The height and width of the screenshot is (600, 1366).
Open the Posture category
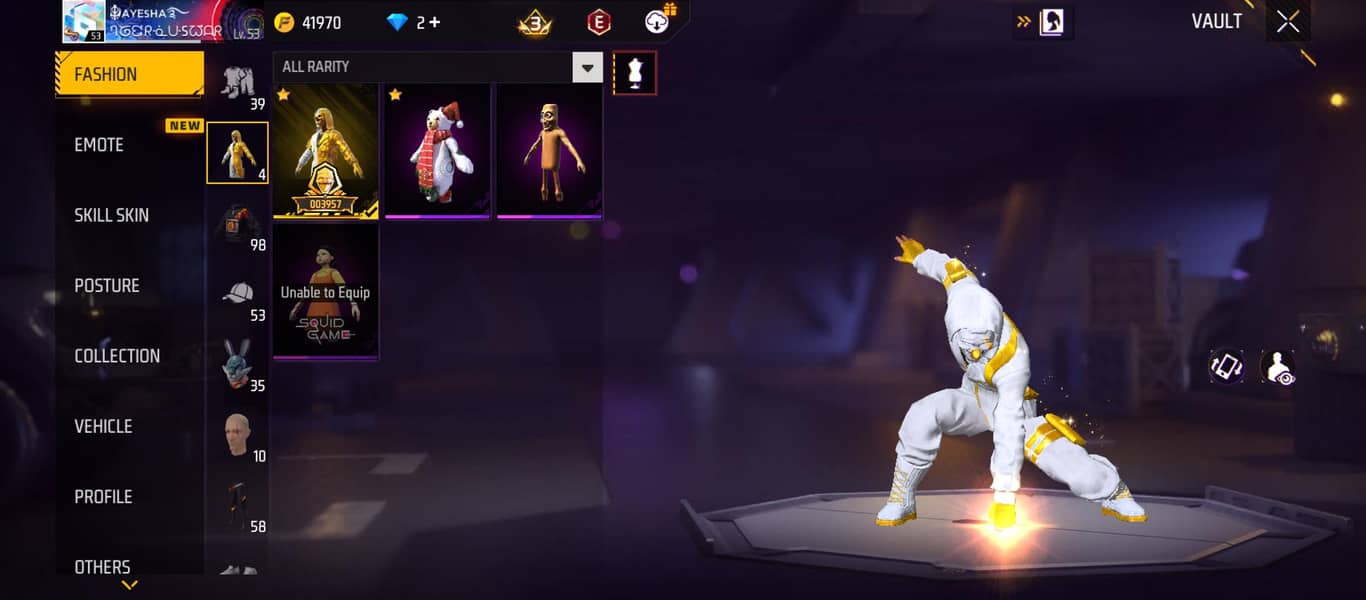pyautogui.click(x=107, y=285)
